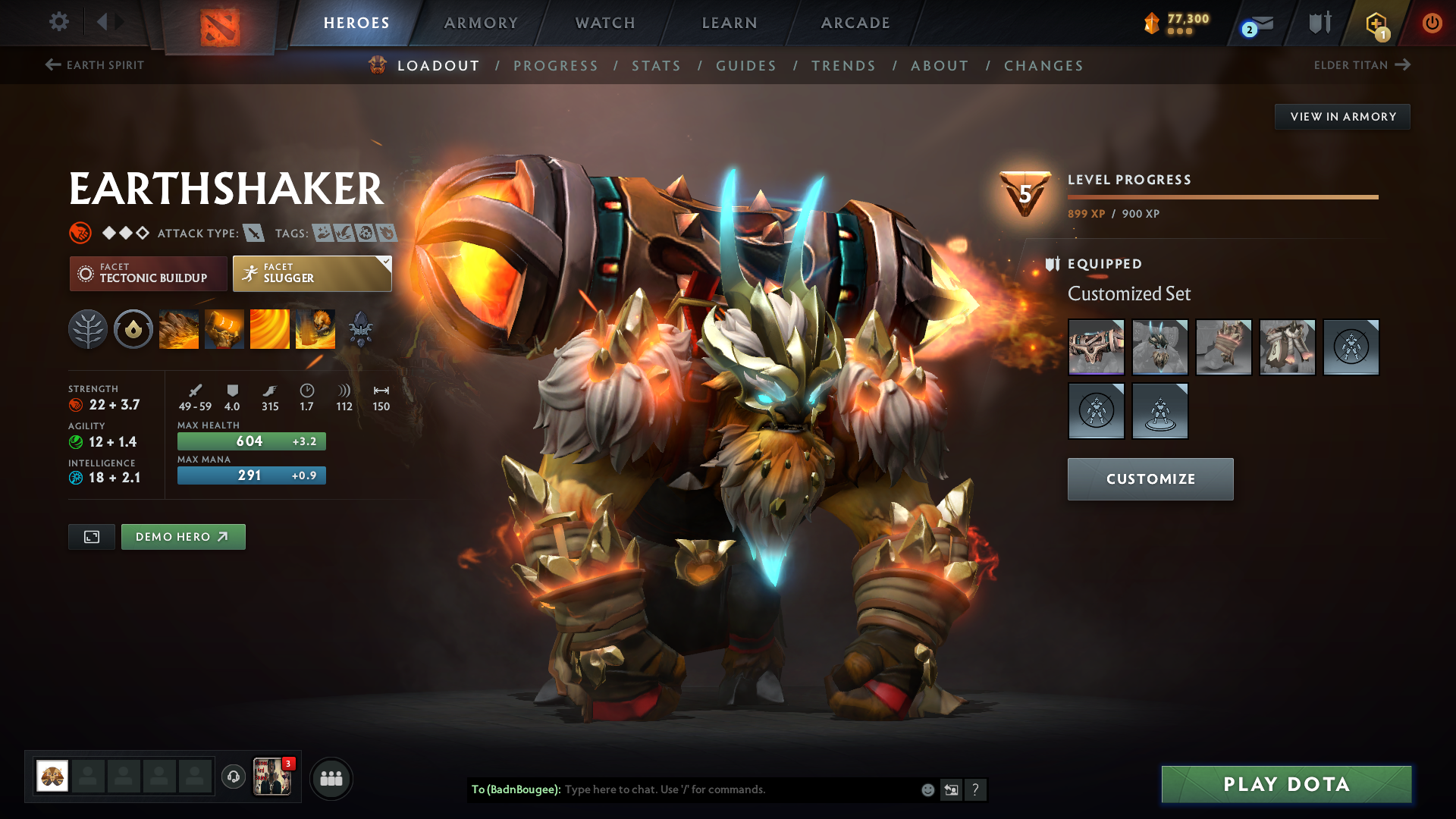View the Aftershock ability icon
The height and width of the screenshot is (819, 1456).
(270, 329)
